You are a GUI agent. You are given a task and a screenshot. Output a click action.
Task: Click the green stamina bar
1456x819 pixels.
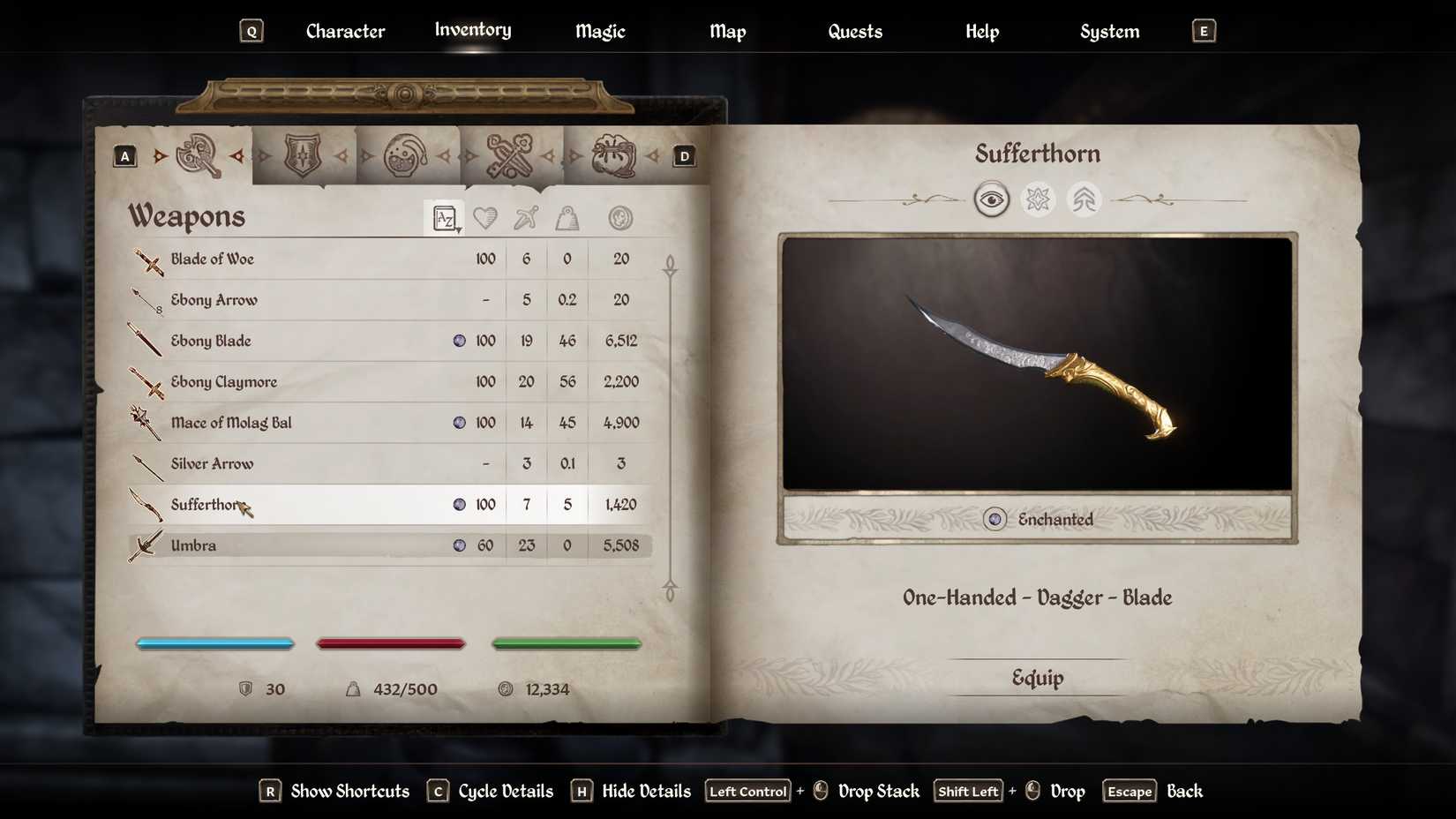pyautogui.click(x=567, y=643)
